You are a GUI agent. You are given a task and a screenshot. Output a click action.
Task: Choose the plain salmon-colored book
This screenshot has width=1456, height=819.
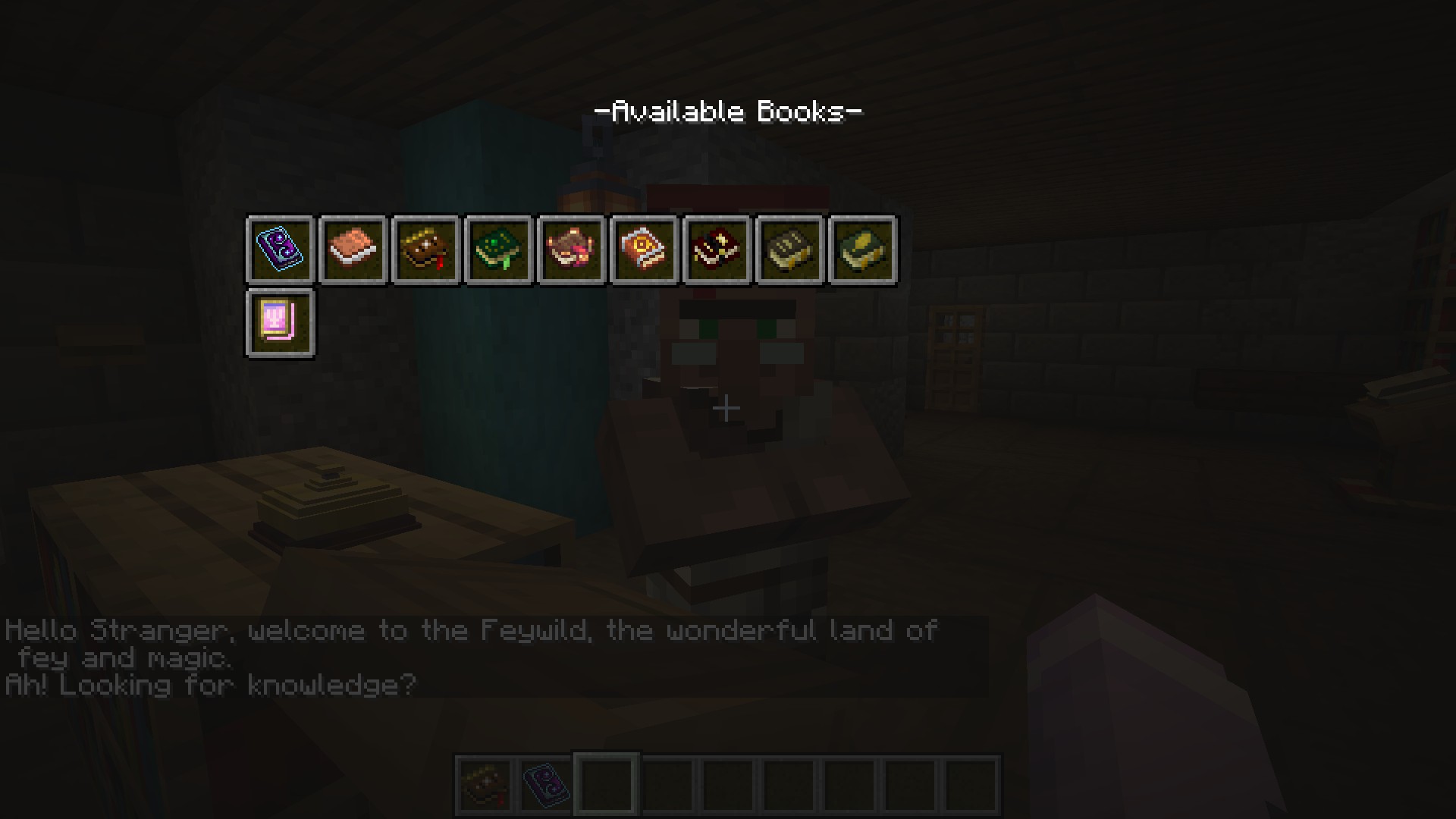[353, 250]
